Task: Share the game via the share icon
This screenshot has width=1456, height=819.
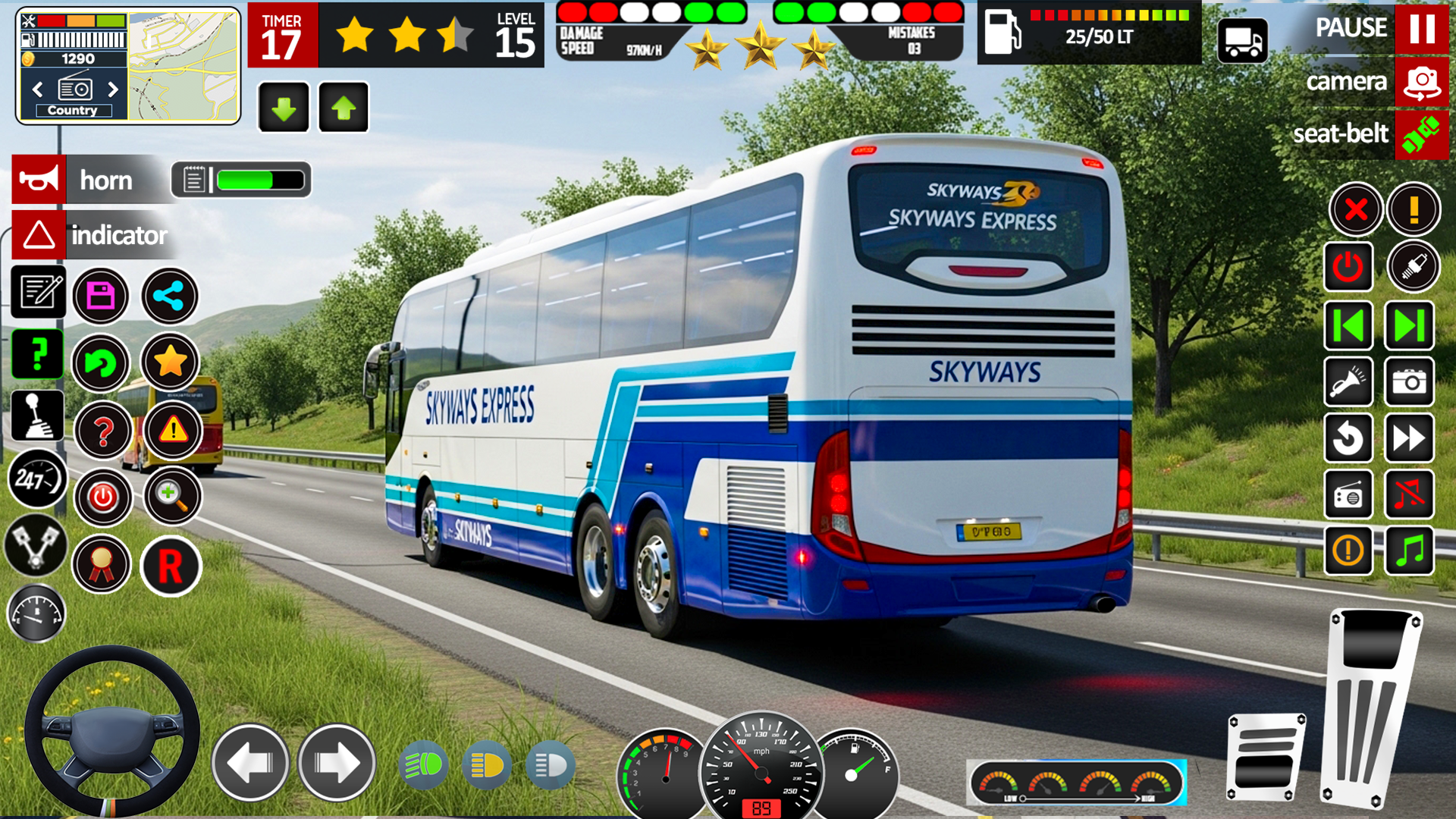Action: [x=169, y=296]
